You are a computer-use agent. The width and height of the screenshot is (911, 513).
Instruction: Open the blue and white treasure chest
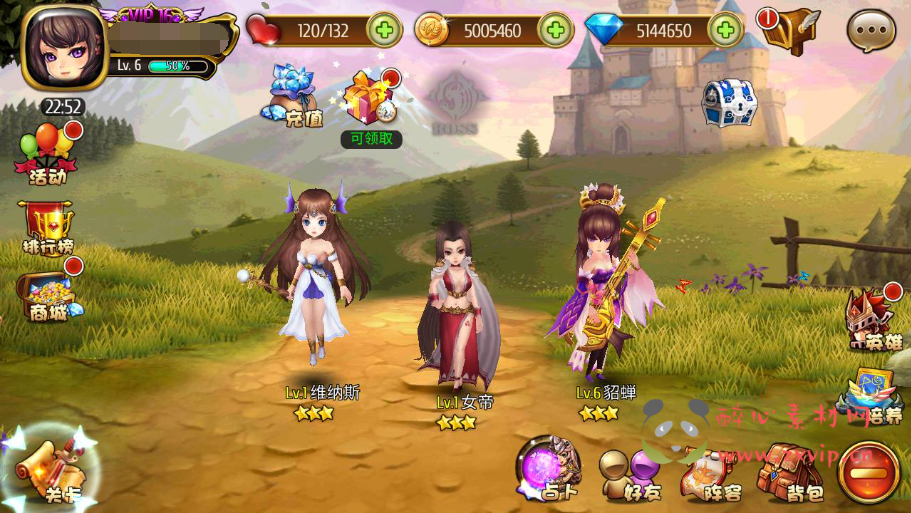[x=728, y=103]
